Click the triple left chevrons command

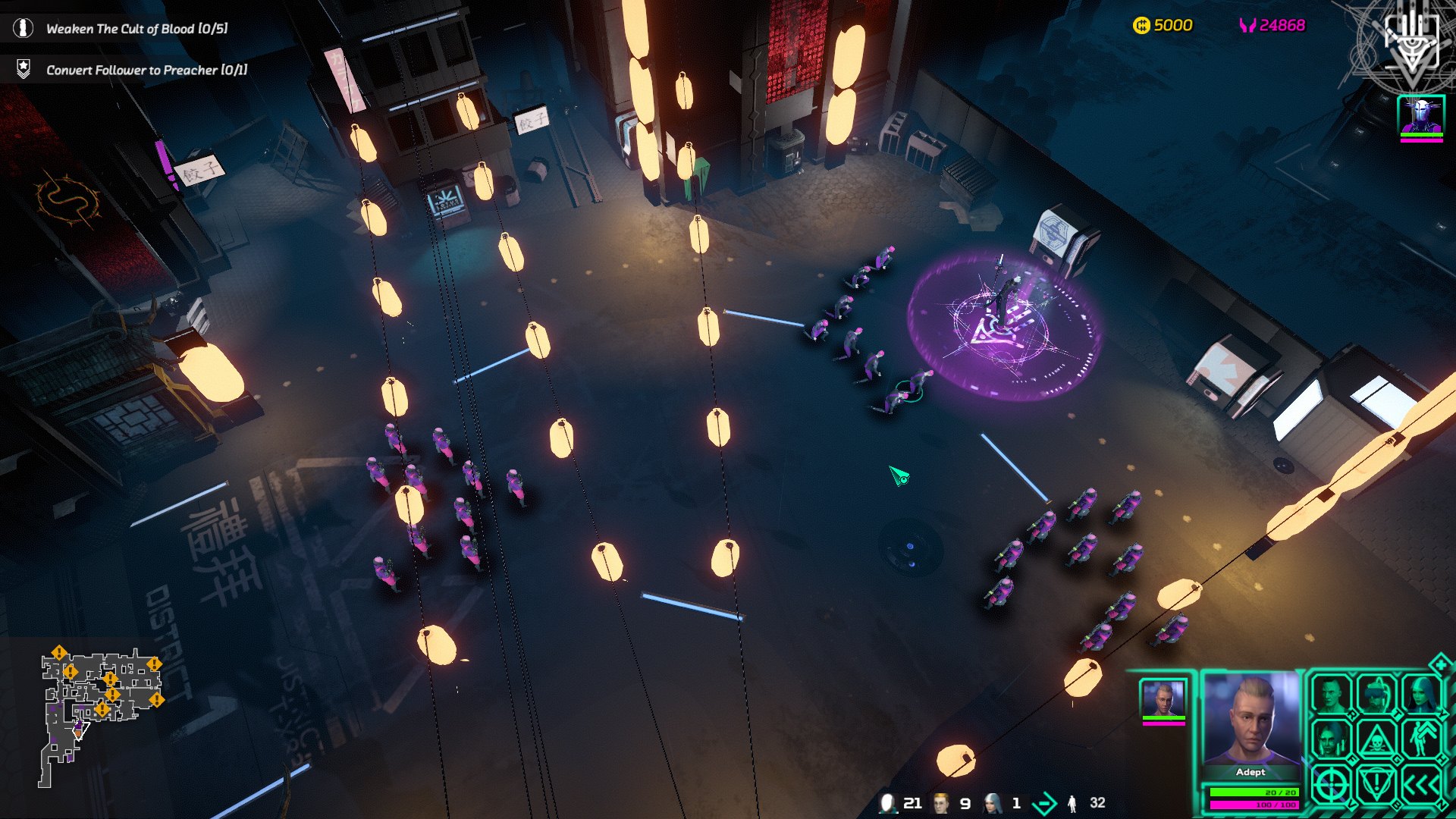[x=1420, y=785]
